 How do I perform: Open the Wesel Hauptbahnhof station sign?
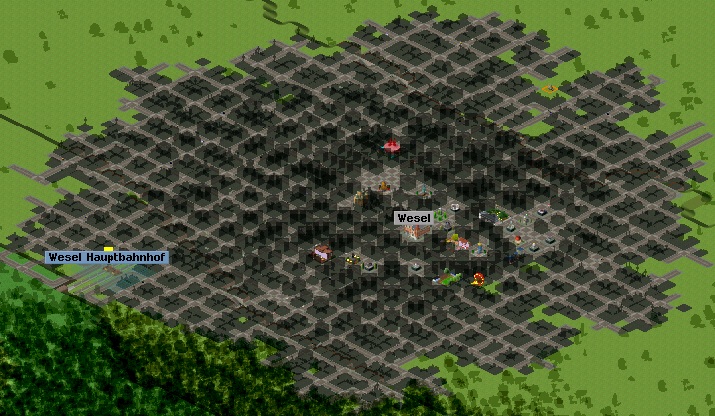[x=106, y=257]
